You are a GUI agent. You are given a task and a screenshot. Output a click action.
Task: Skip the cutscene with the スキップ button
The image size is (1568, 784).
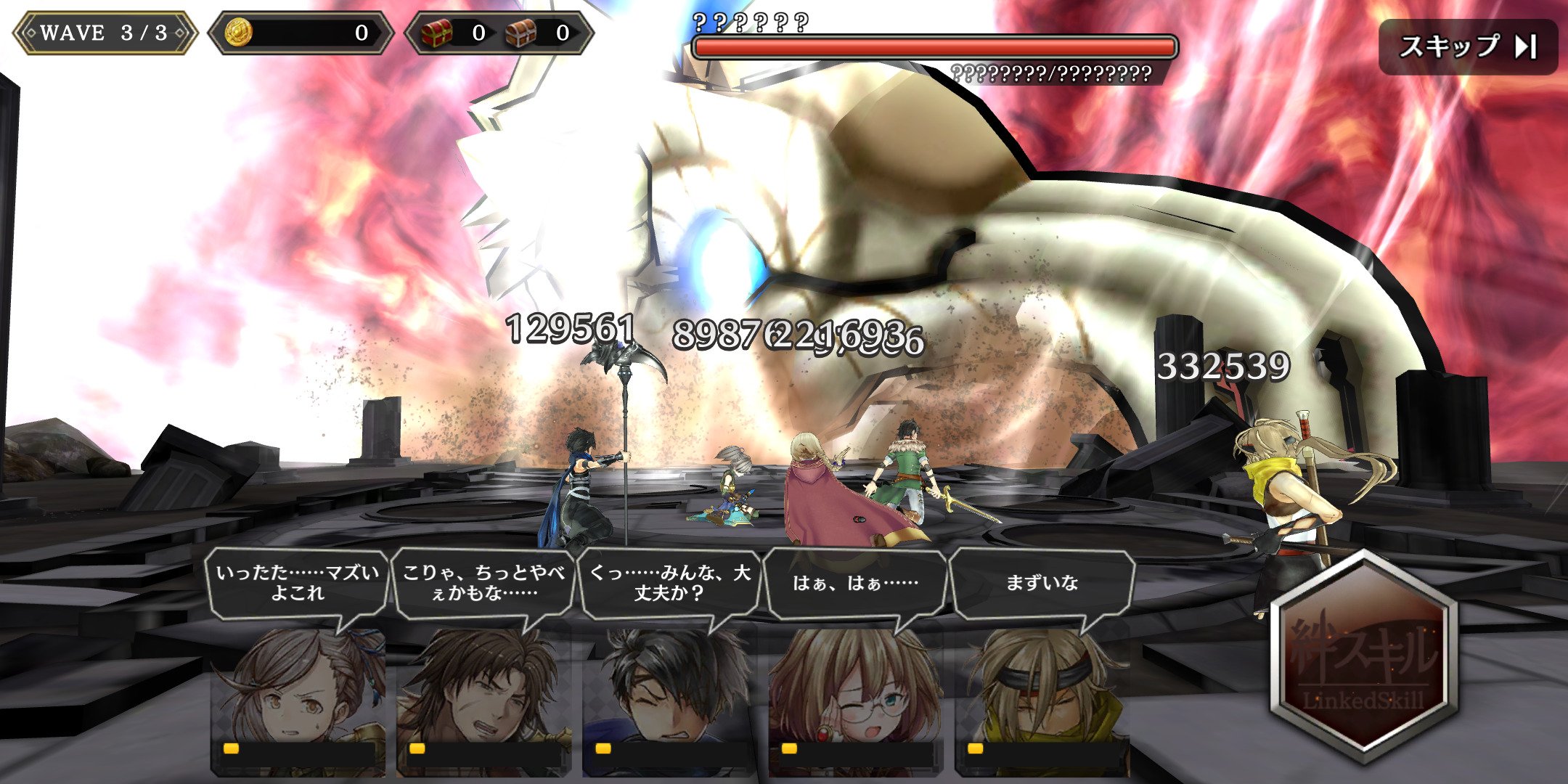point(1468,47)
